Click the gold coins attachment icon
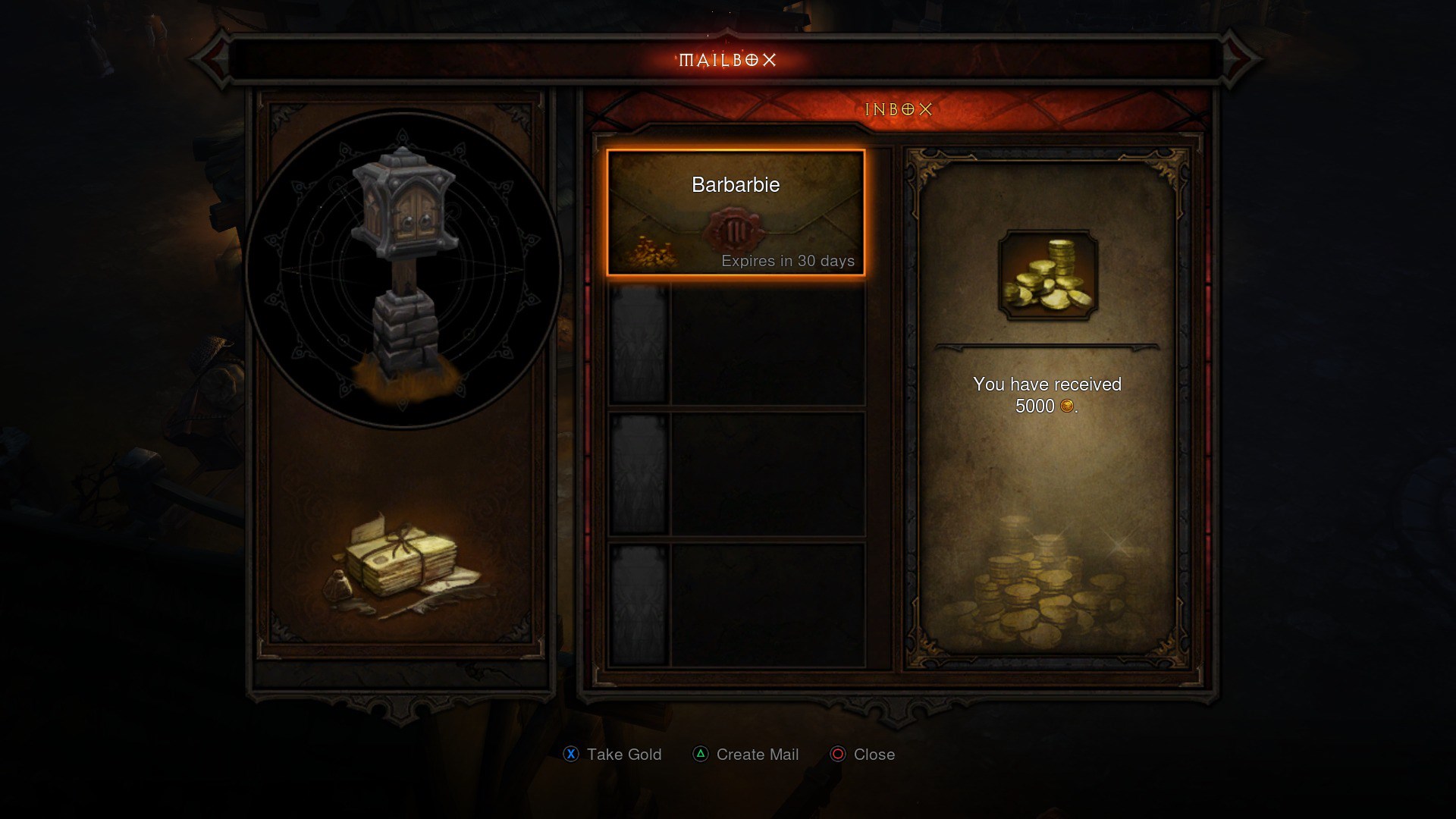Image resolution: width=1456 pixels, height=819 pixels. pyautogui.click(x=1047, y=275)
